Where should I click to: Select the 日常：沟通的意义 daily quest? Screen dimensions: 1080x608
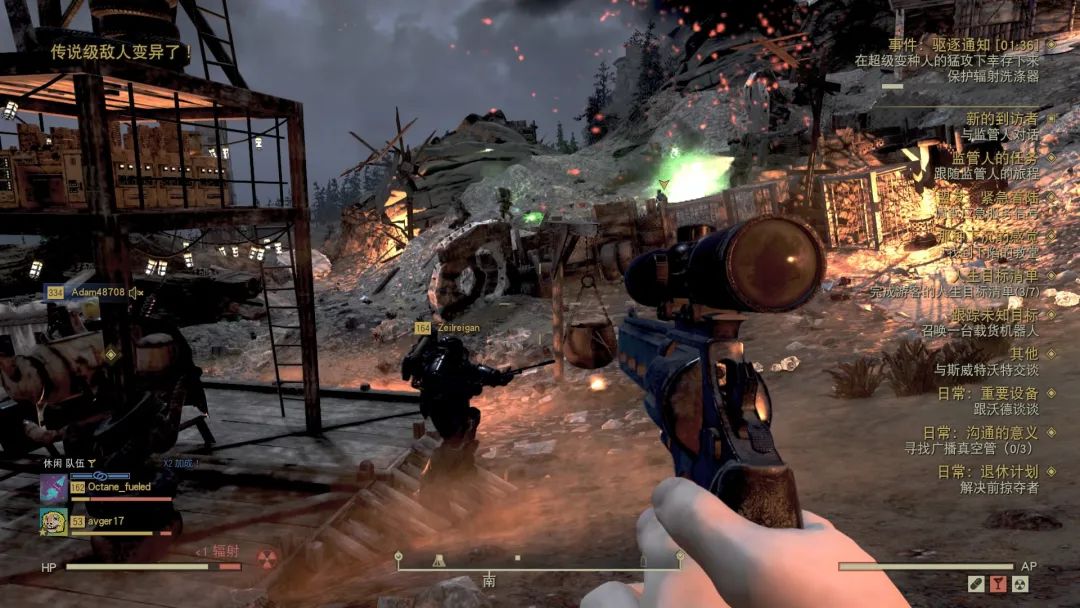(980, 433)
